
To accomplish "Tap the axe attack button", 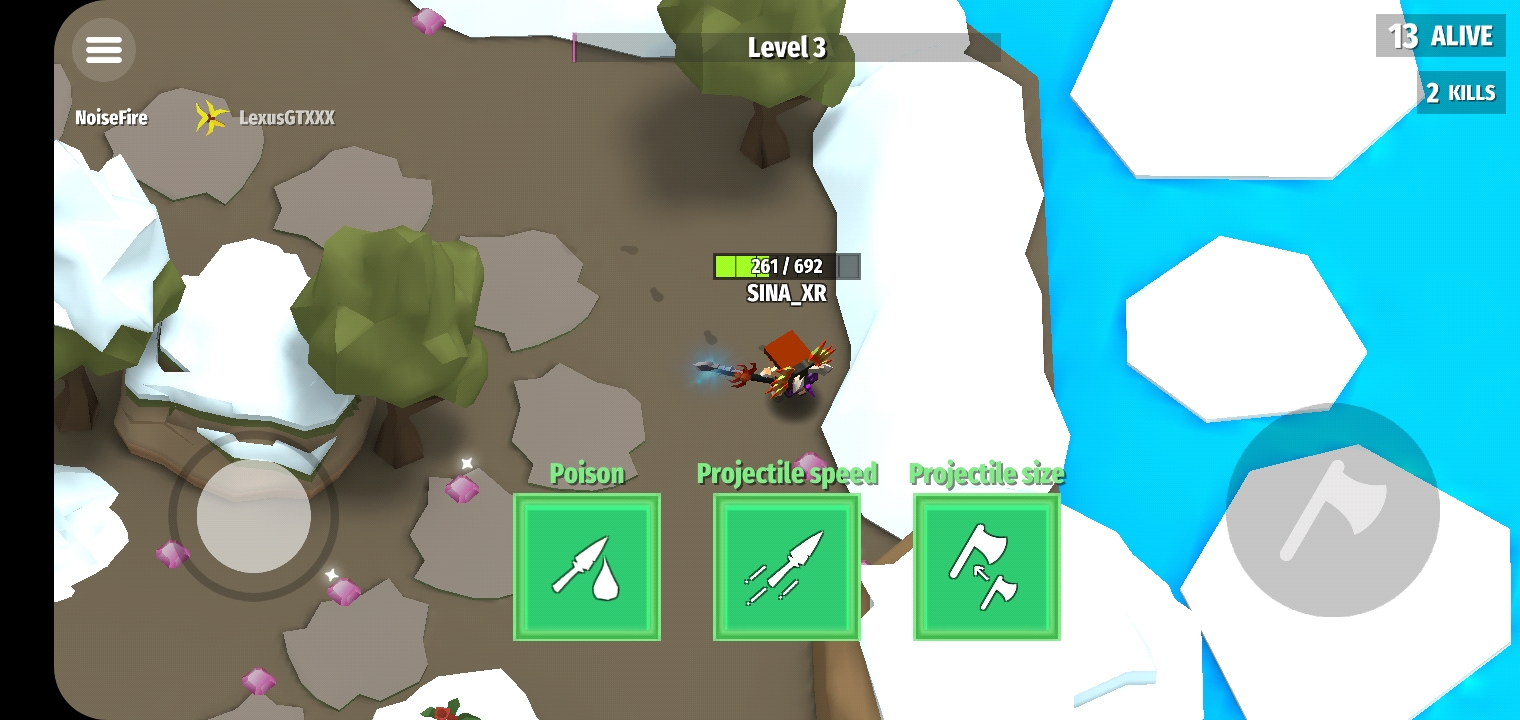I will coord(1332,511).
